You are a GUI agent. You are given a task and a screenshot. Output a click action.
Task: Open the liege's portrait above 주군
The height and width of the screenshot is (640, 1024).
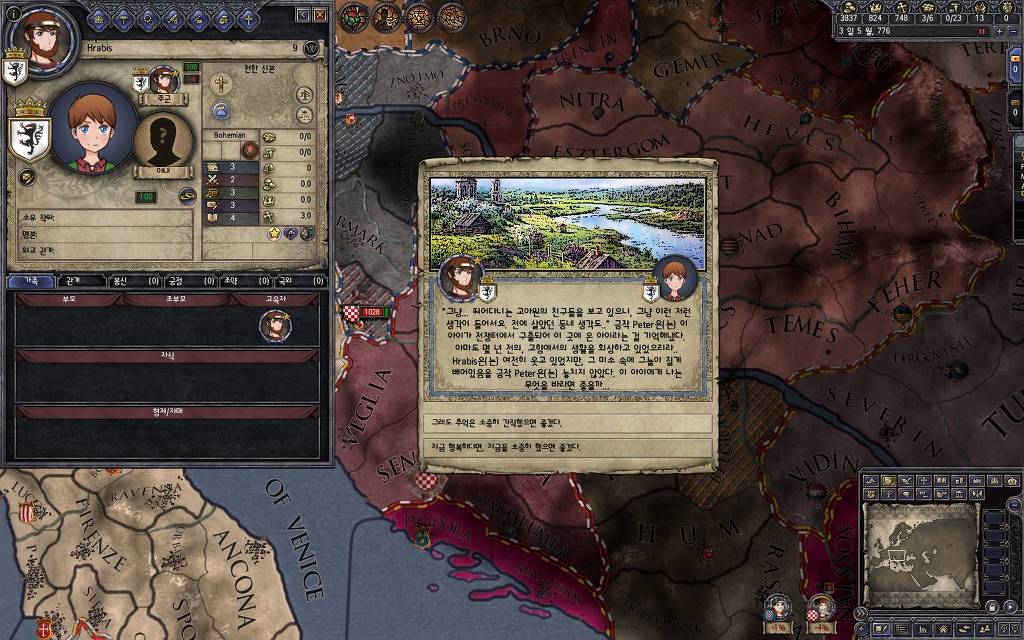coord(163,80)
